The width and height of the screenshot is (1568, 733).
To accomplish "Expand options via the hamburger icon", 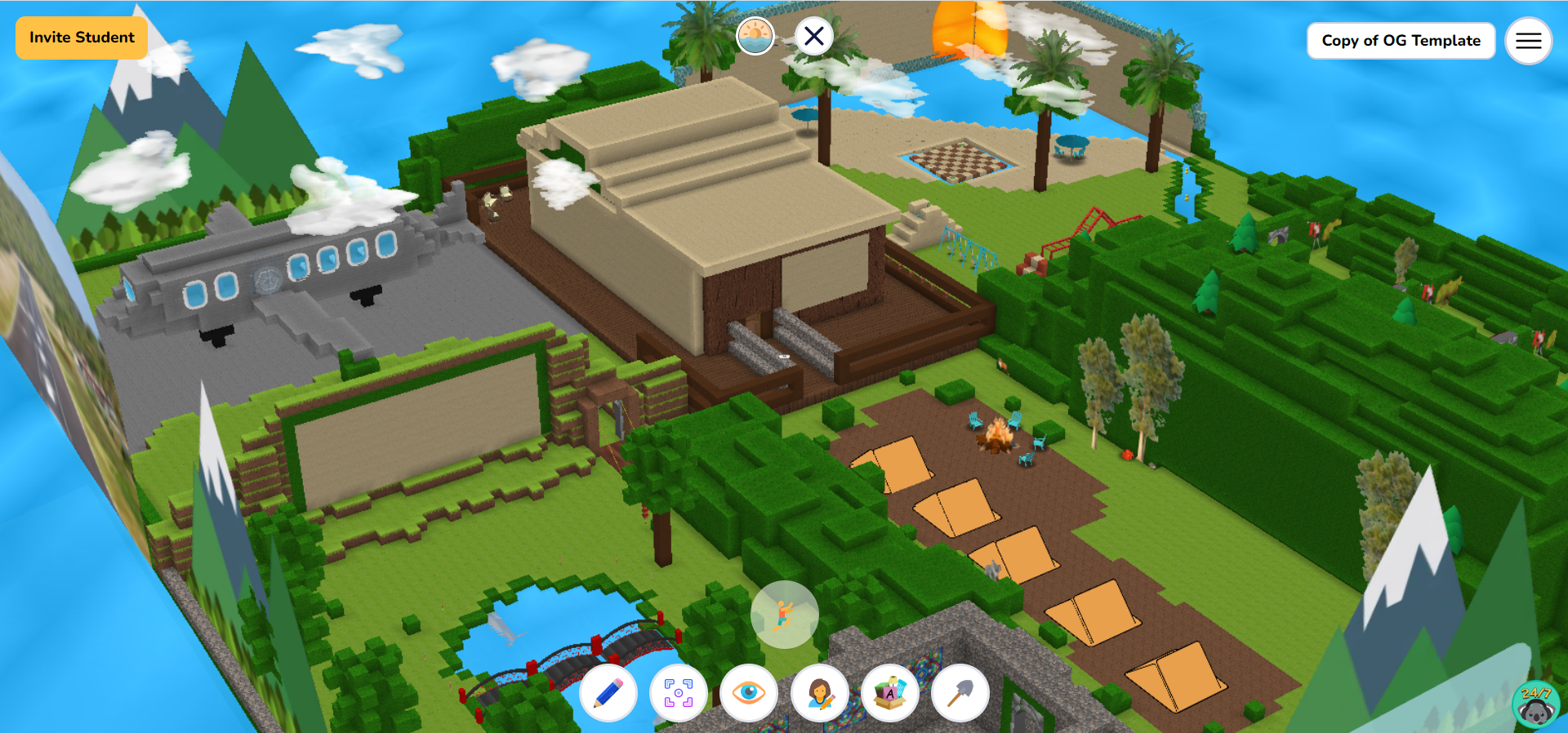I will click(1528, 40).
